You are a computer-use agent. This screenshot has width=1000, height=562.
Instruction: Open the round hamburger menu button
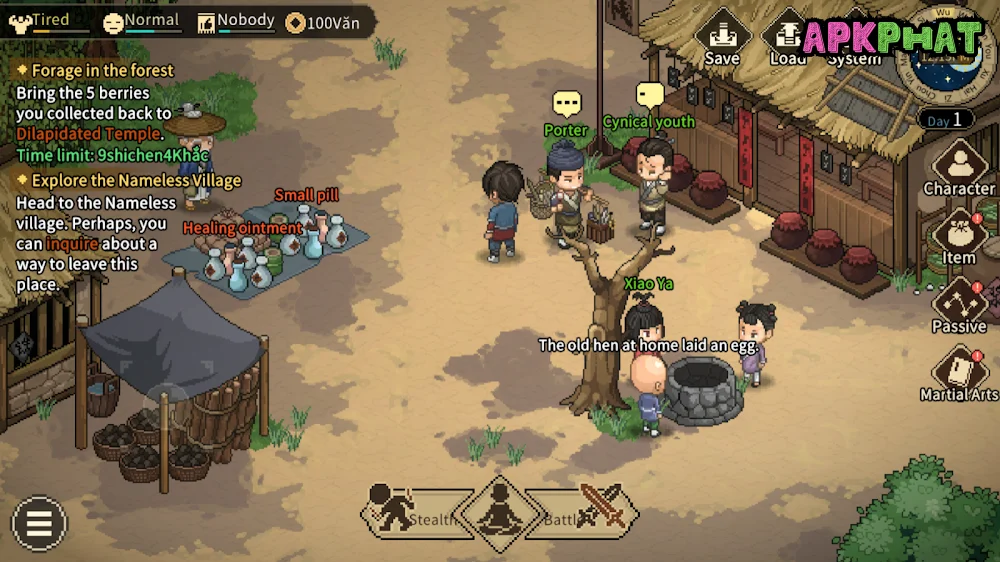pyautogui.click(x=39, y=524)
